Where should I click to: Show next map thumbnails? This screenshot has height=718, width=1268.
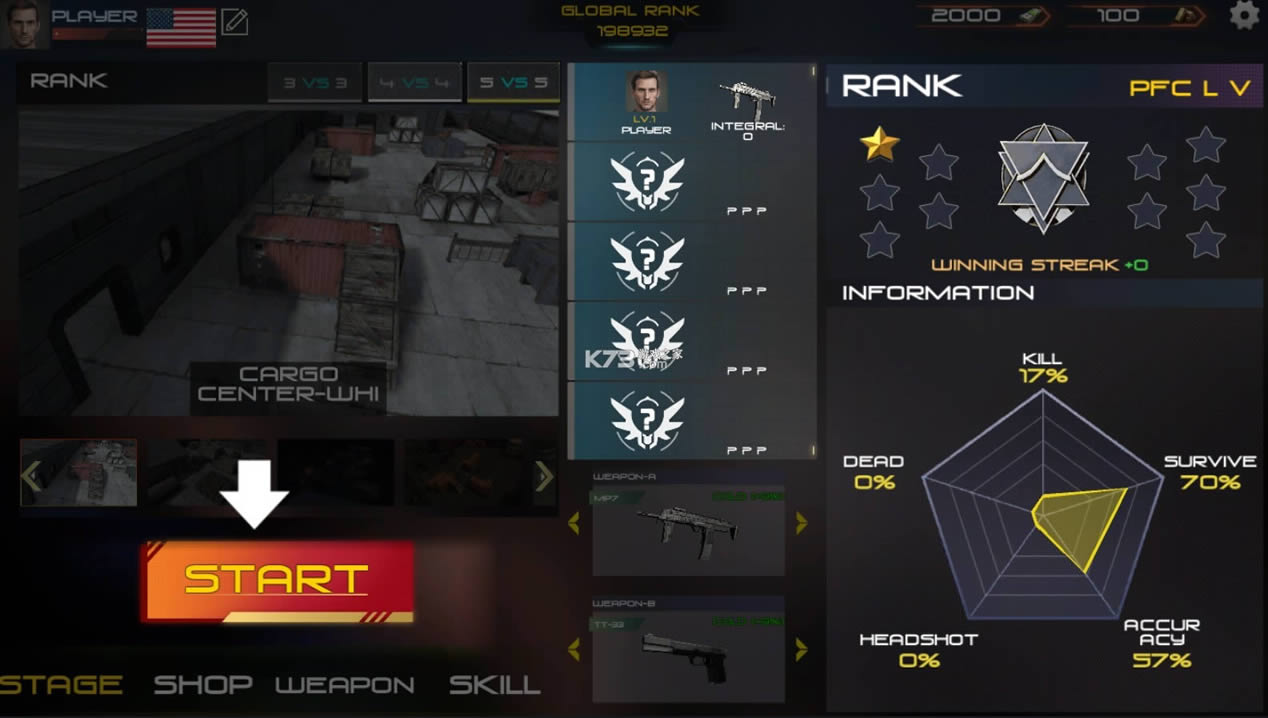tap(544, 476)
